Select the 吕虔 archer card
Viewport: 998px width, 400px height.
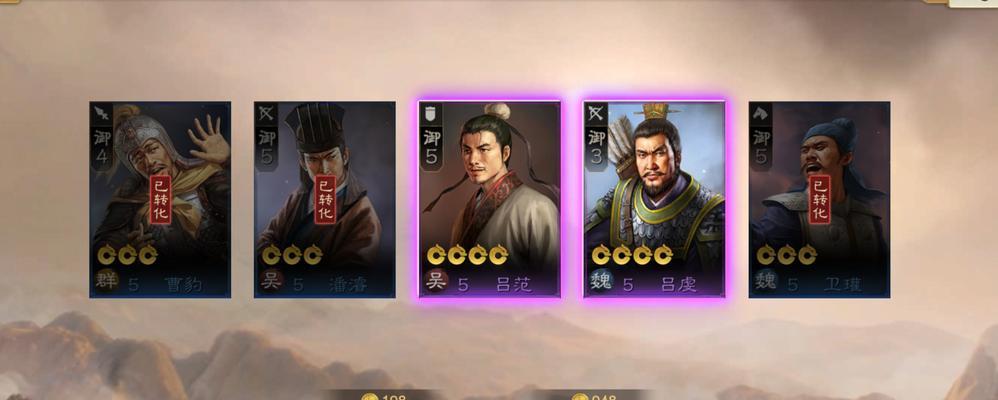tap(654, 199)
